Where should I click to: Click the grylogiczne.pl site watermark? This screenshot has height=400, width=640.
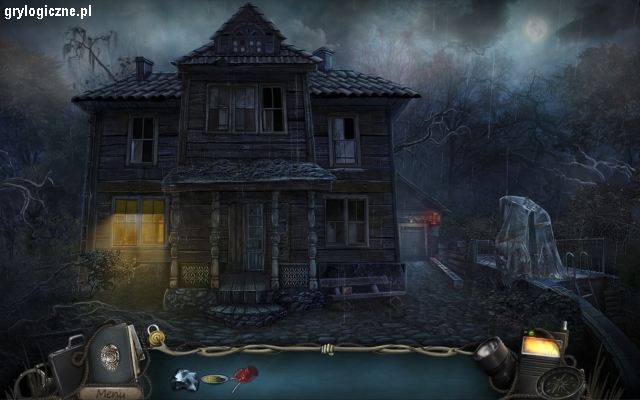pos(47,11)
